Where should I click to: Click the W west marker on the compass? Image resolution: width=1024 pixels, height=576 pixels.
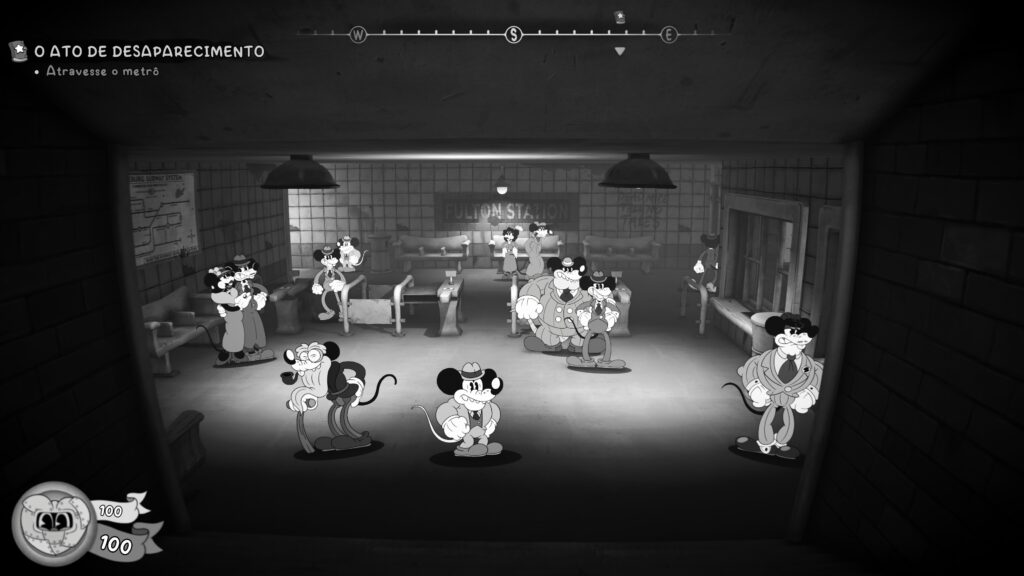[x=358, y=35]
